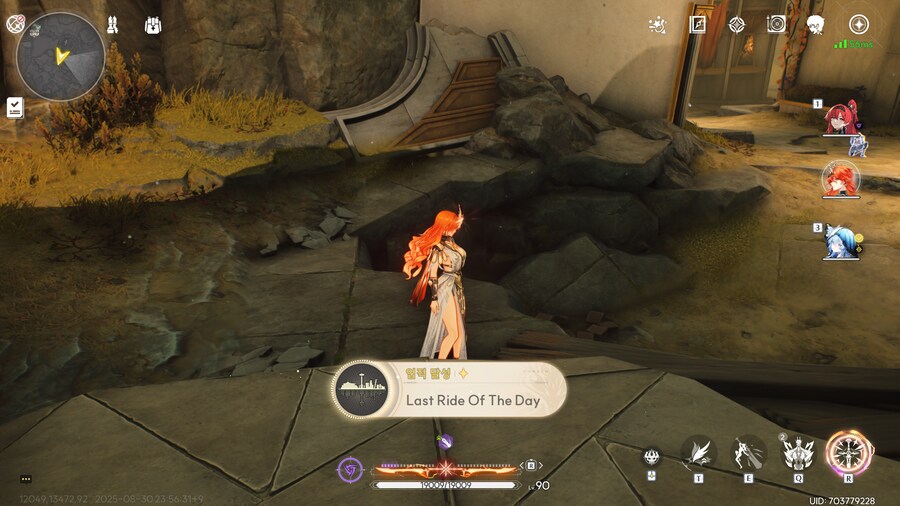Viewport: 900px width, 506px height.
Task: Open the guidebook icon in top bar
Action: click(x=697, y=25)
